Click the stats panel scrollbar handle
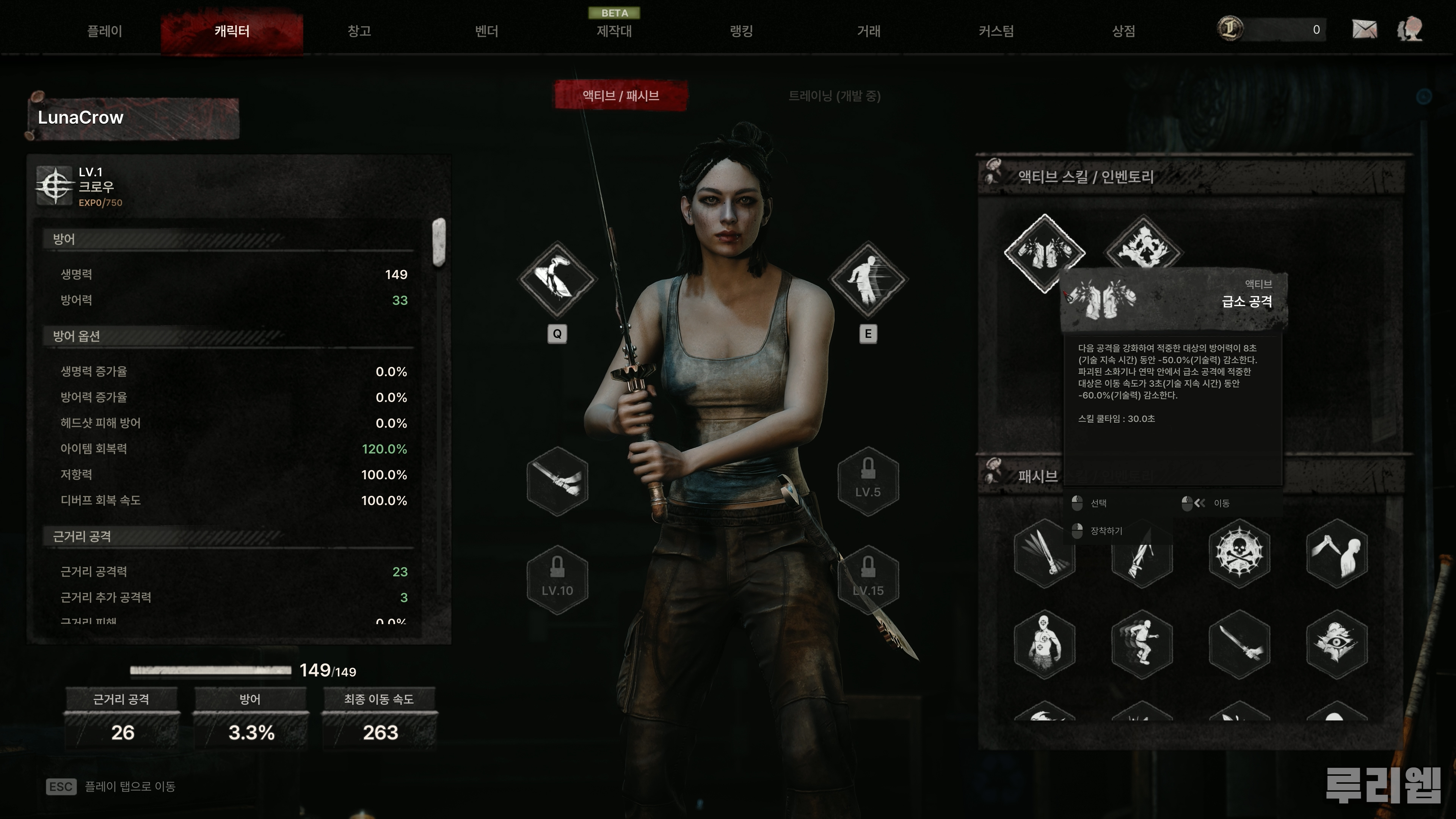1456x819 pixels. click(439, 242)
